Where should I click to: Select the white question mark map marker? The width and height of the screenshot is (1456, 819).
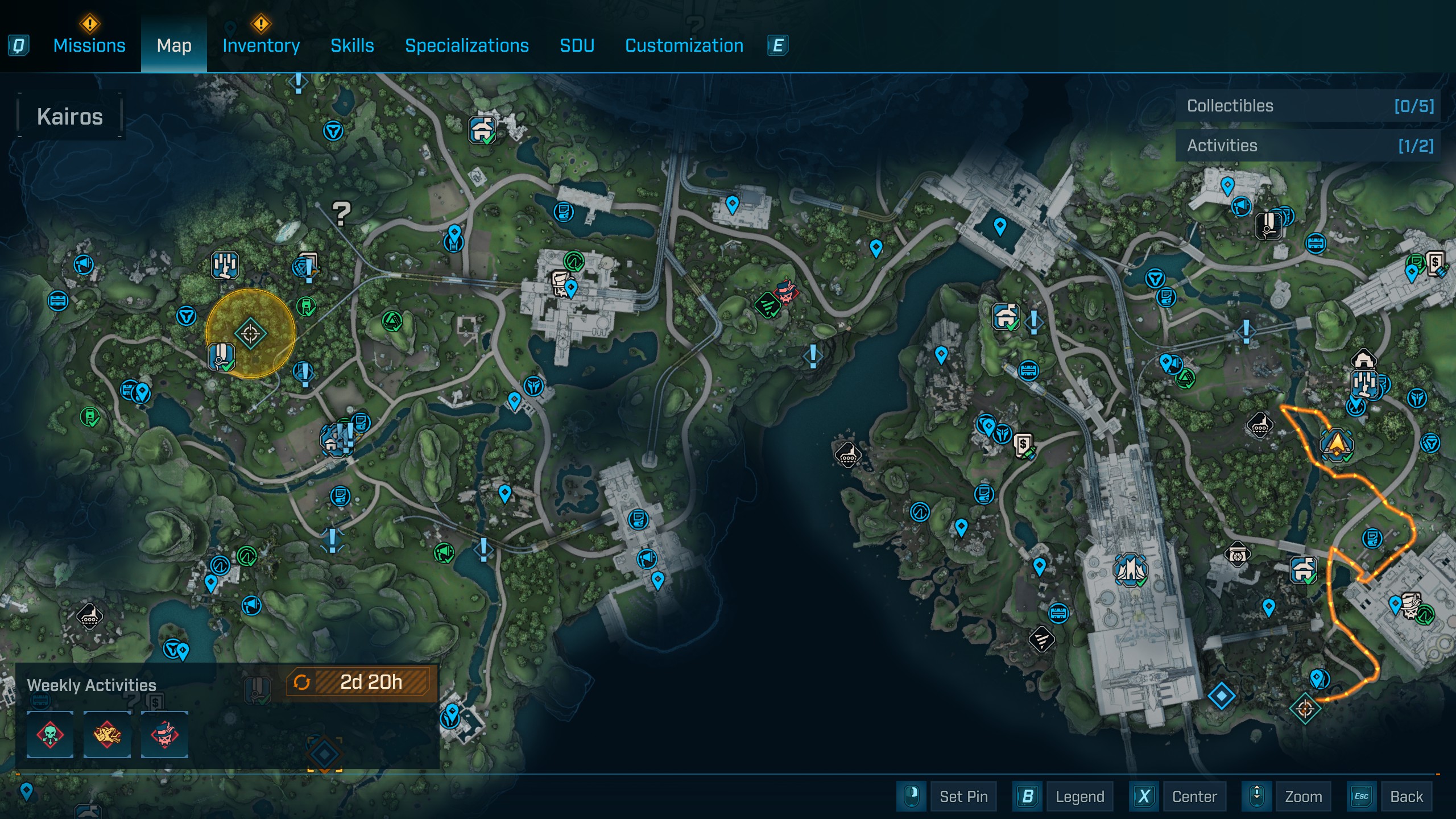tap(341, 213)
